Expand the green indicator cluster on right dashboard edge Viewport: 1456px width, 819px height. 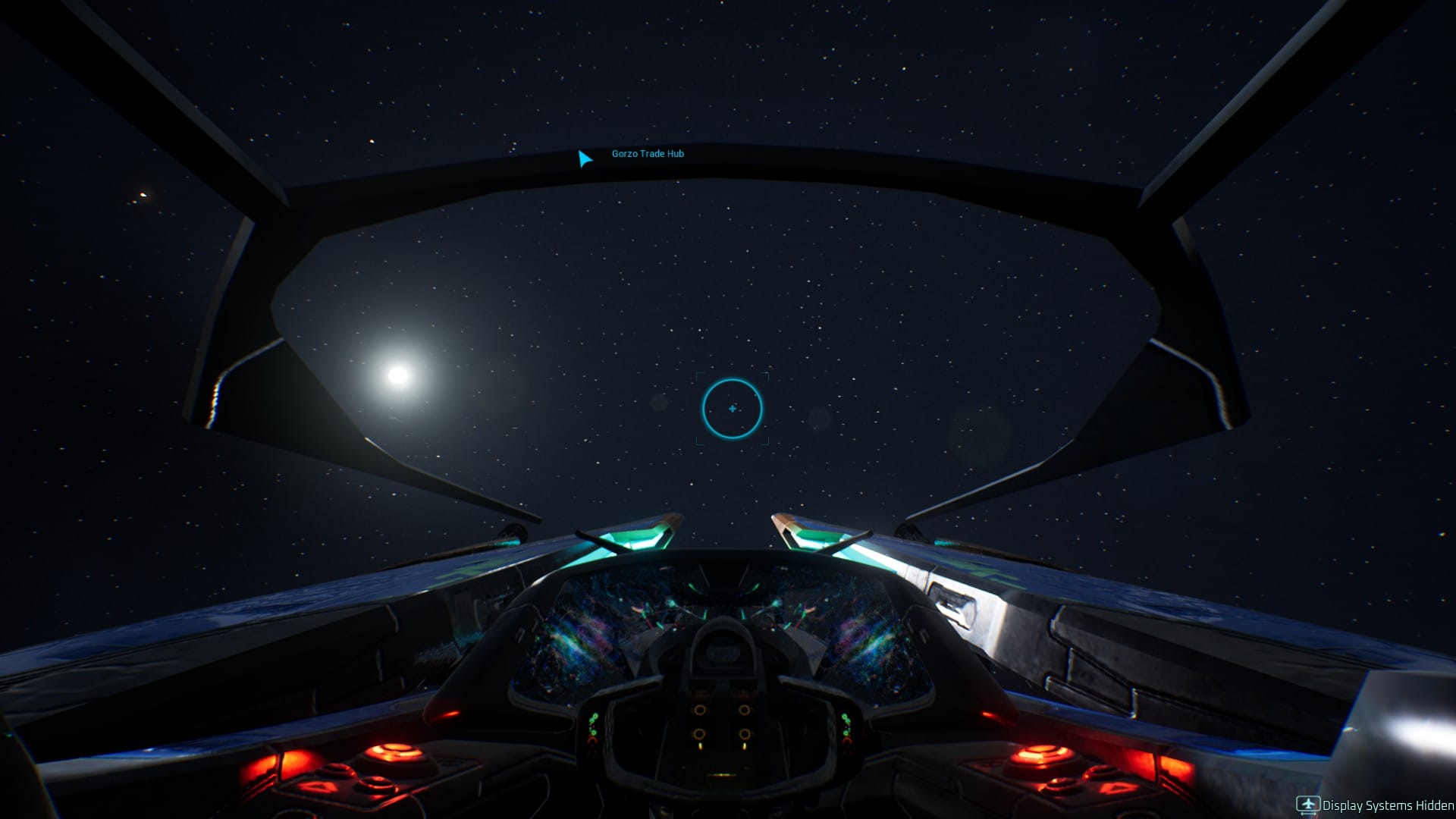pos(847,722)
